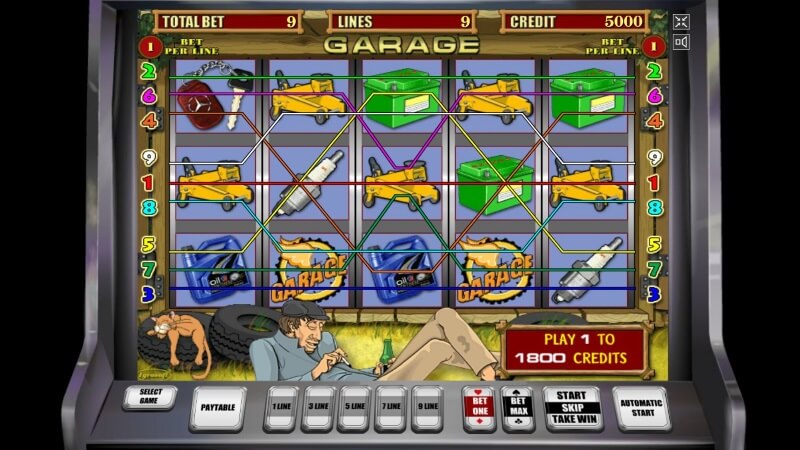800x450 pixels.
Task: Toggle the sound speaker icon
Action: 681,42
